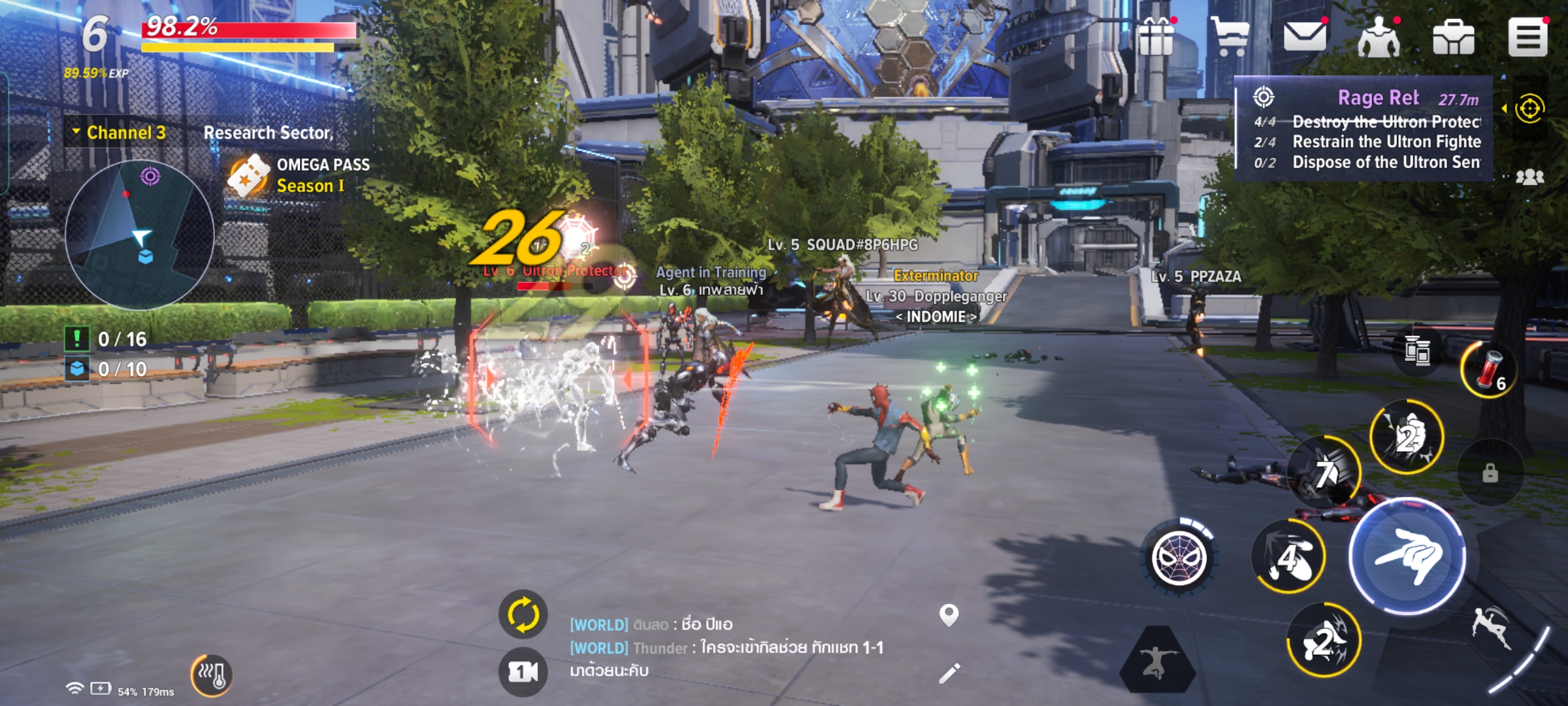Open the hero character screen
Image resolution: width=1568 pixels, height=706 pixels.
click(1379, 38)
